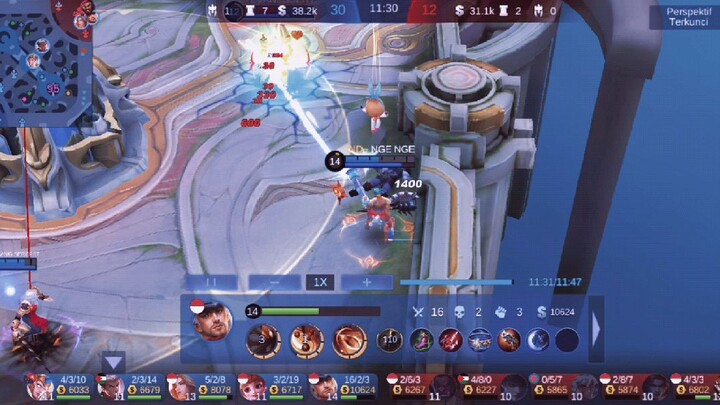Spectate the enemy player with 2/8/7 score
The width and height of the screenshot is (720, 405).
(612, 386)
